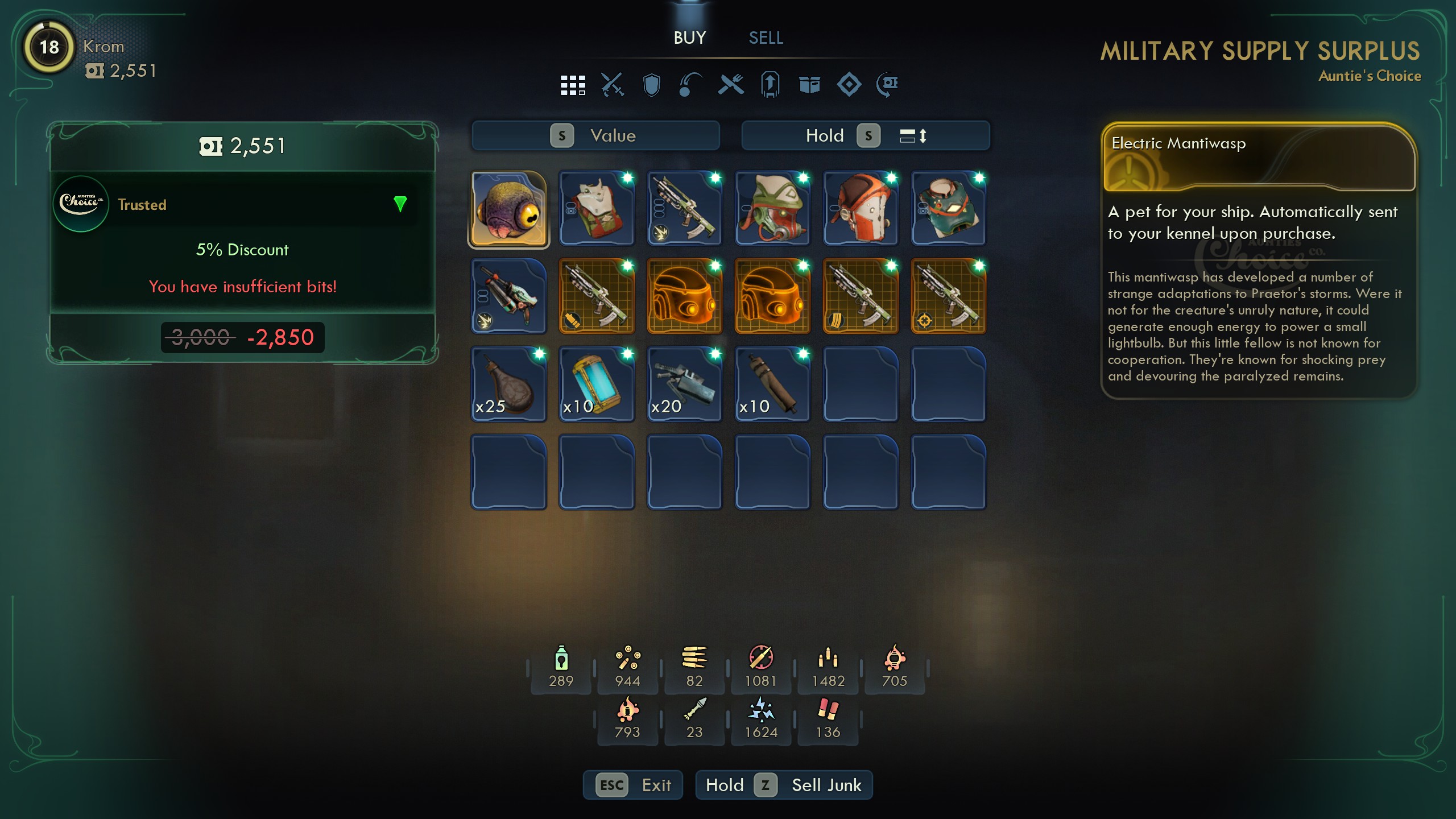Select the cyan canister stack x10

597,384
